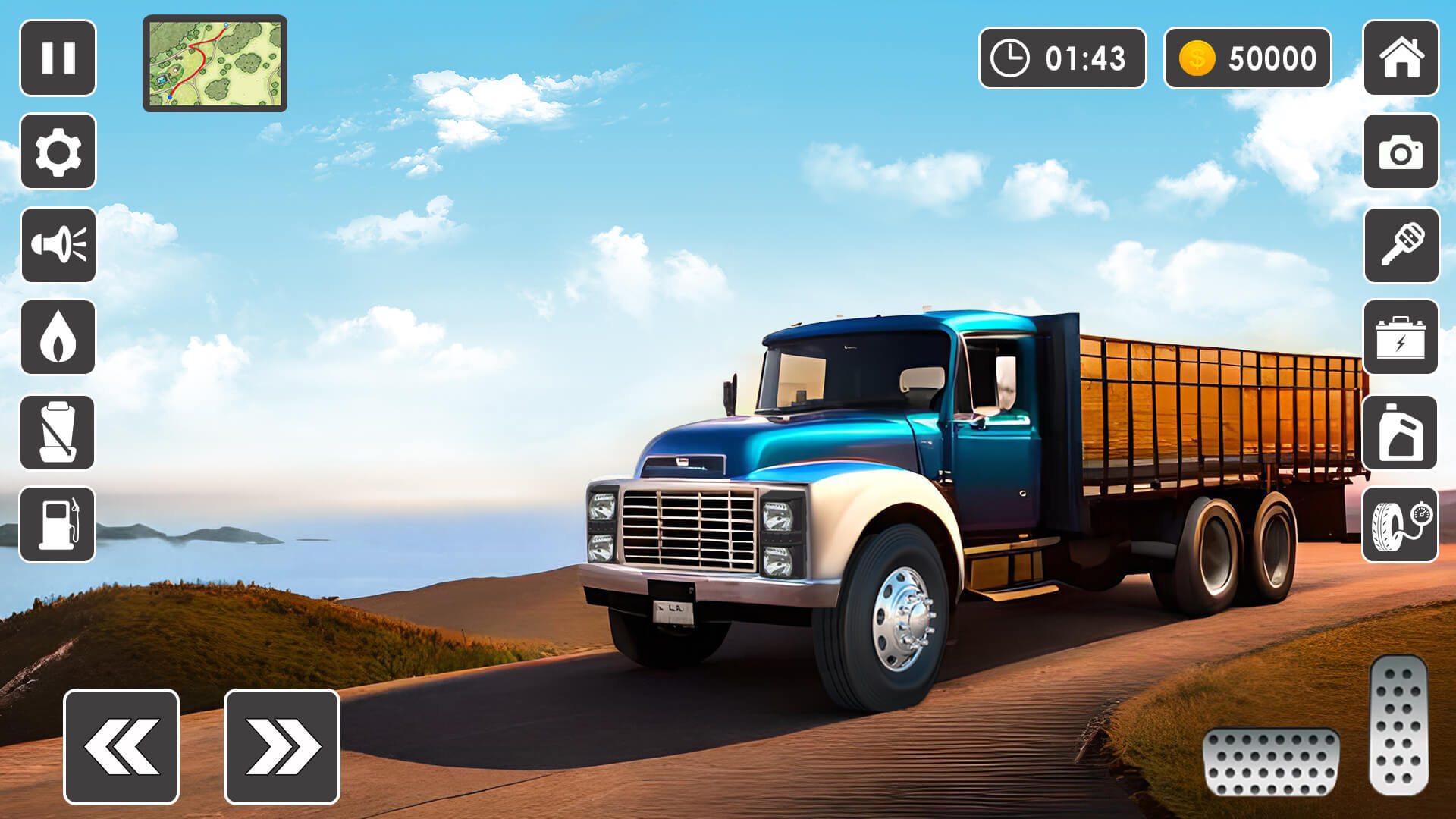Open the fuel pump station icon
The image size is (1456, 819).
coord(58,525)
